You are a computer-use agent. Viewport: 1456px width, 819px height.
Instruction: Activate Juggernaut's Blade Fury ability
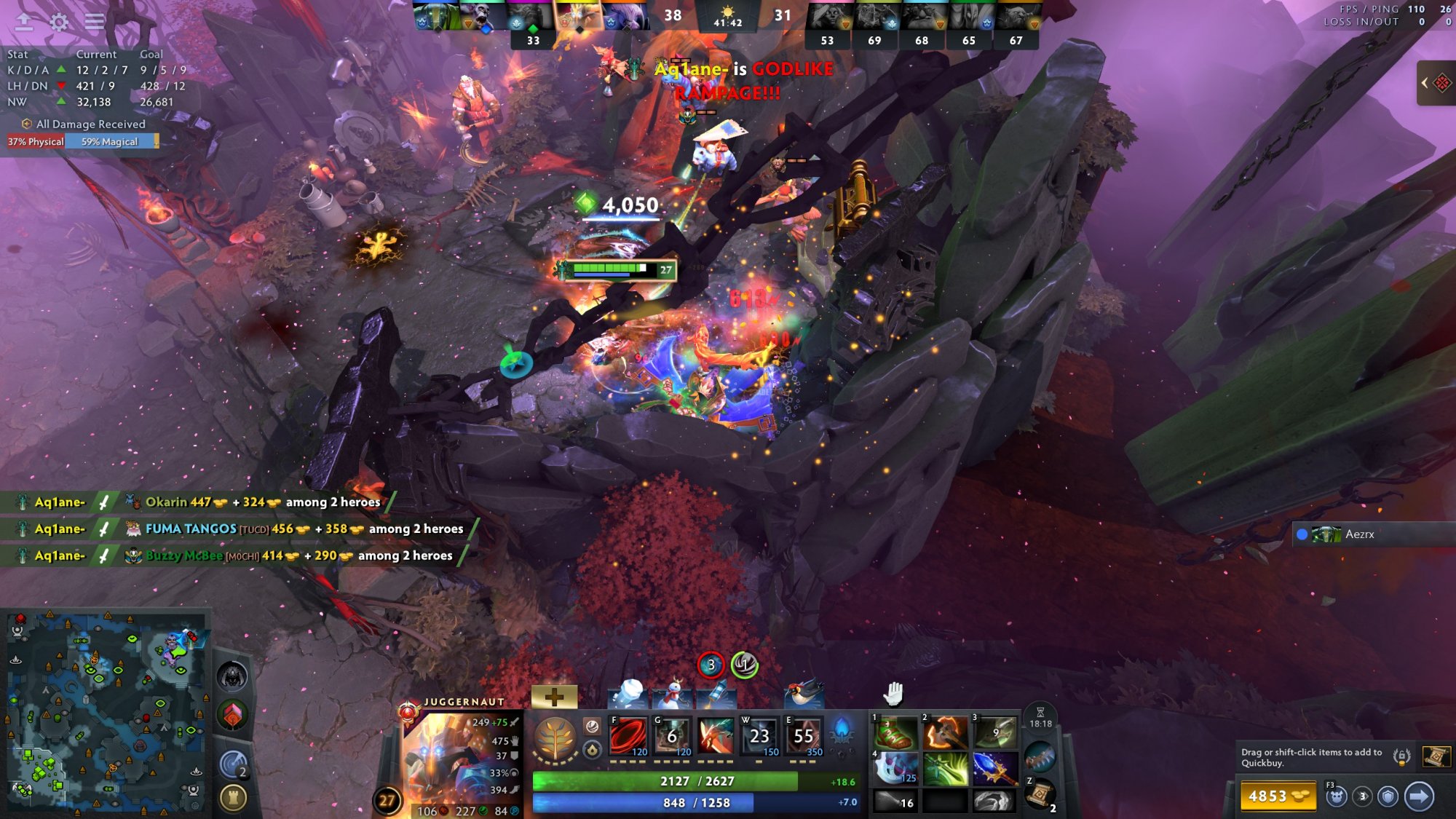tap(628, 736)
